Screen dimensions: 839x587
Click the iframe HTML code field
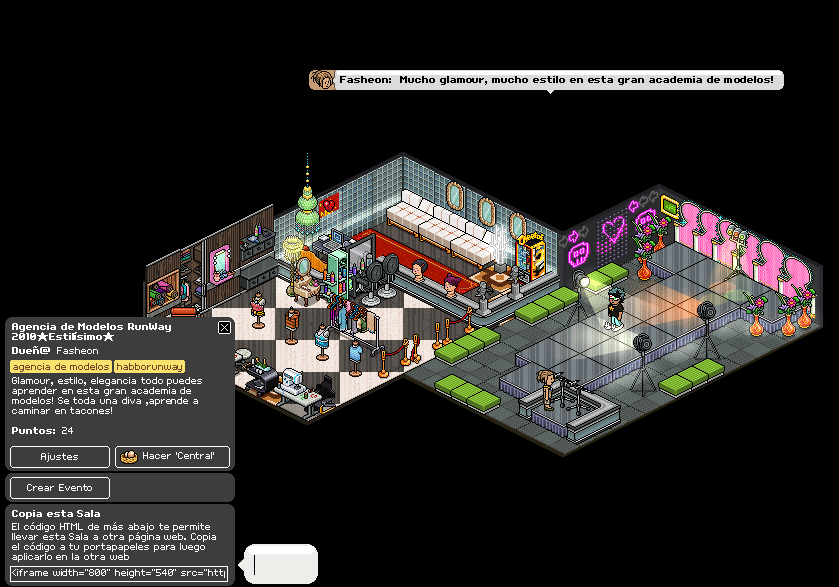pyautogui.click(x=119, y=573)
